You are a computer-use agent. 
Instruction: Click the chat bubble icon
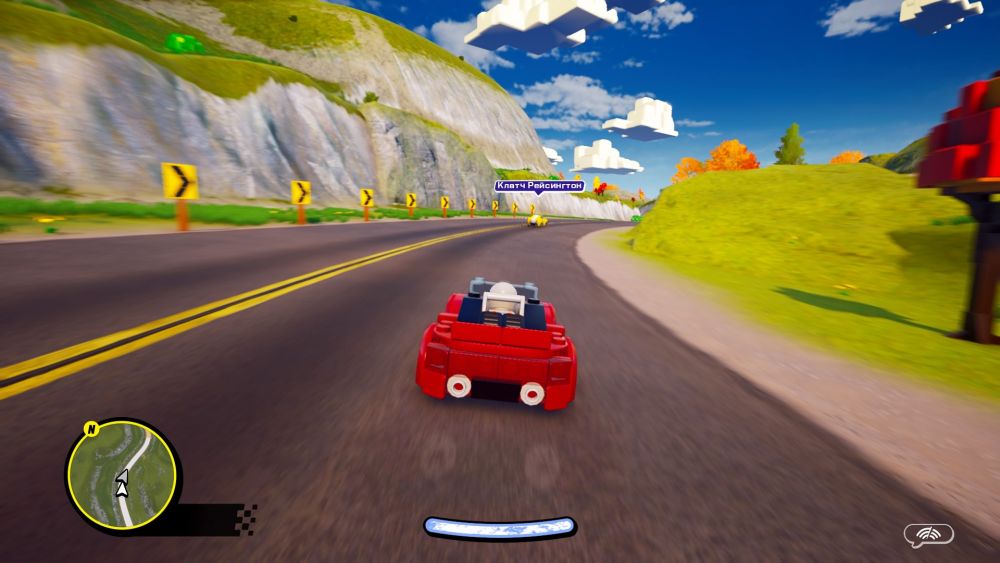[928, 535]
